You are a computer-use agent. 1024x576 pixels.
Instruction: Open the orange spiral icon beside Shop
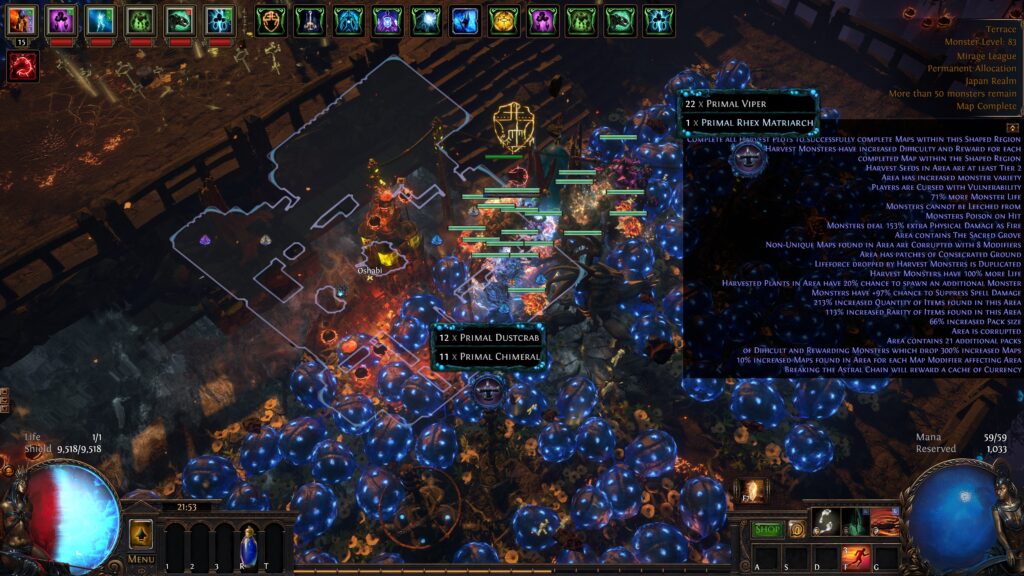[797, 529]
